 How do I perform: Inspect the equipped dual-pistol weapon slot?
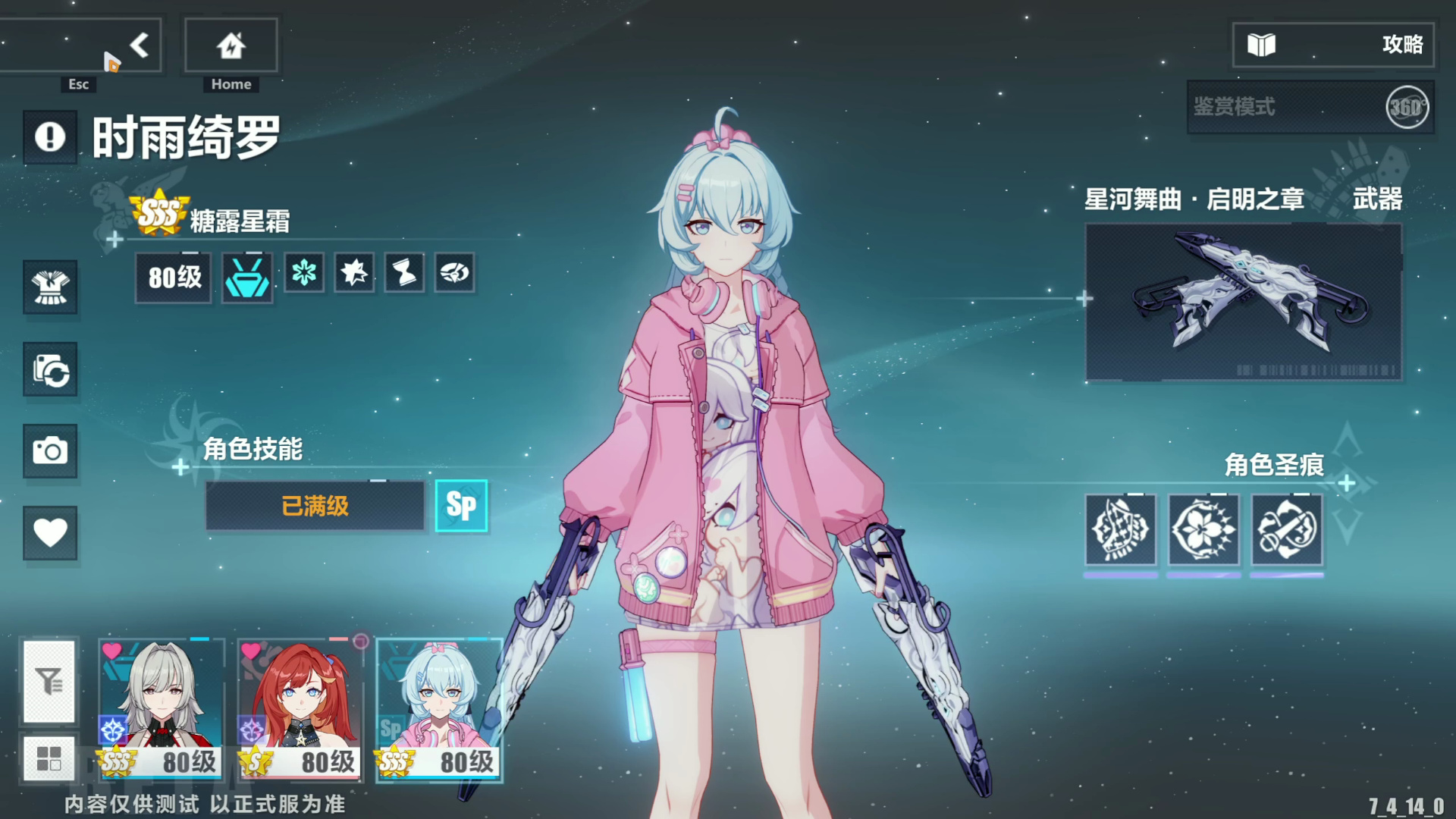tap(1243, 302)
